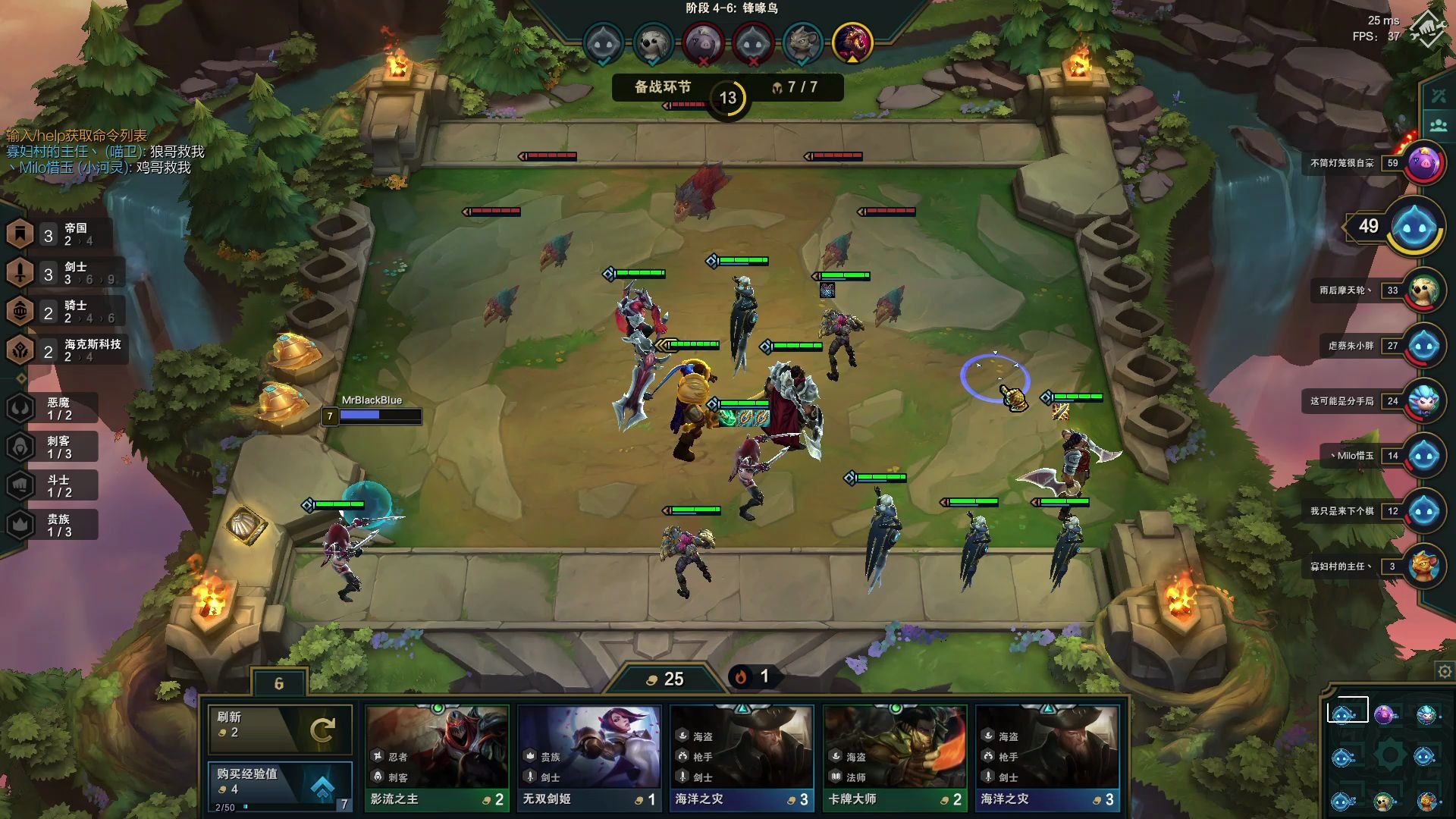Screen dimensions: 1456x819
Task: Toggle the crossed swords combat panel
Action: [1439, 96]
